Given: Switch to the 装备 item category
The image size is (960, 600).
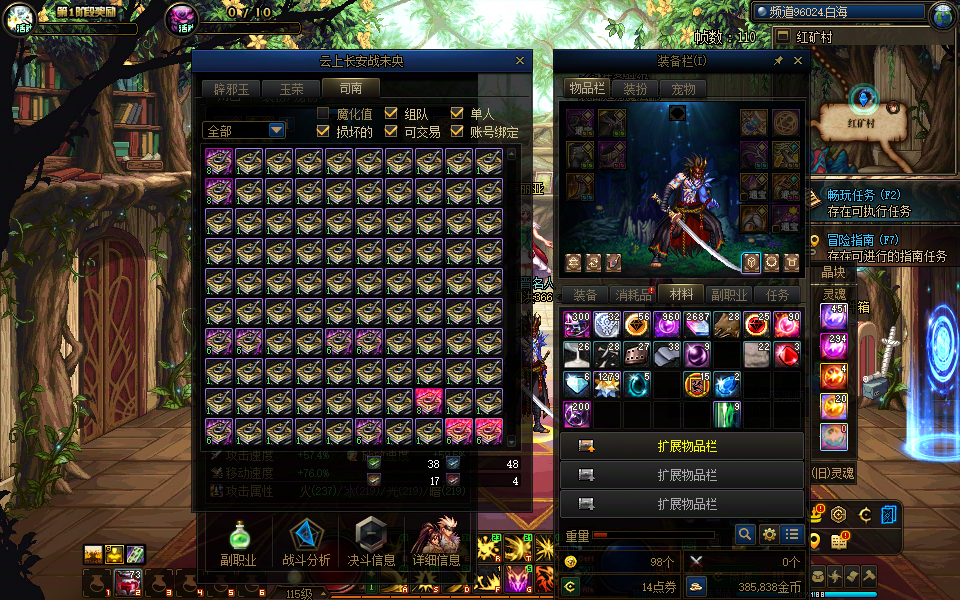Looking at the screenshot, I should [584, 295].
